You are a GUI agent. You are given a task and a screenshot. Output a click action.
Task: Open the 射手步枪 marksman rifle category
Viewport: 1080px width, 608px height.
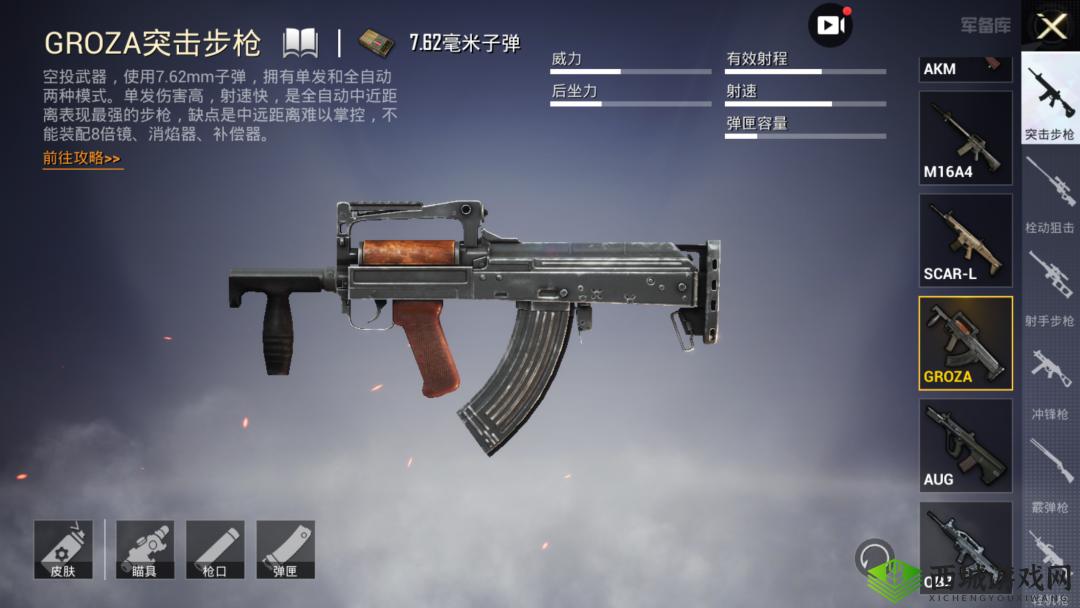click(1050, 289)
